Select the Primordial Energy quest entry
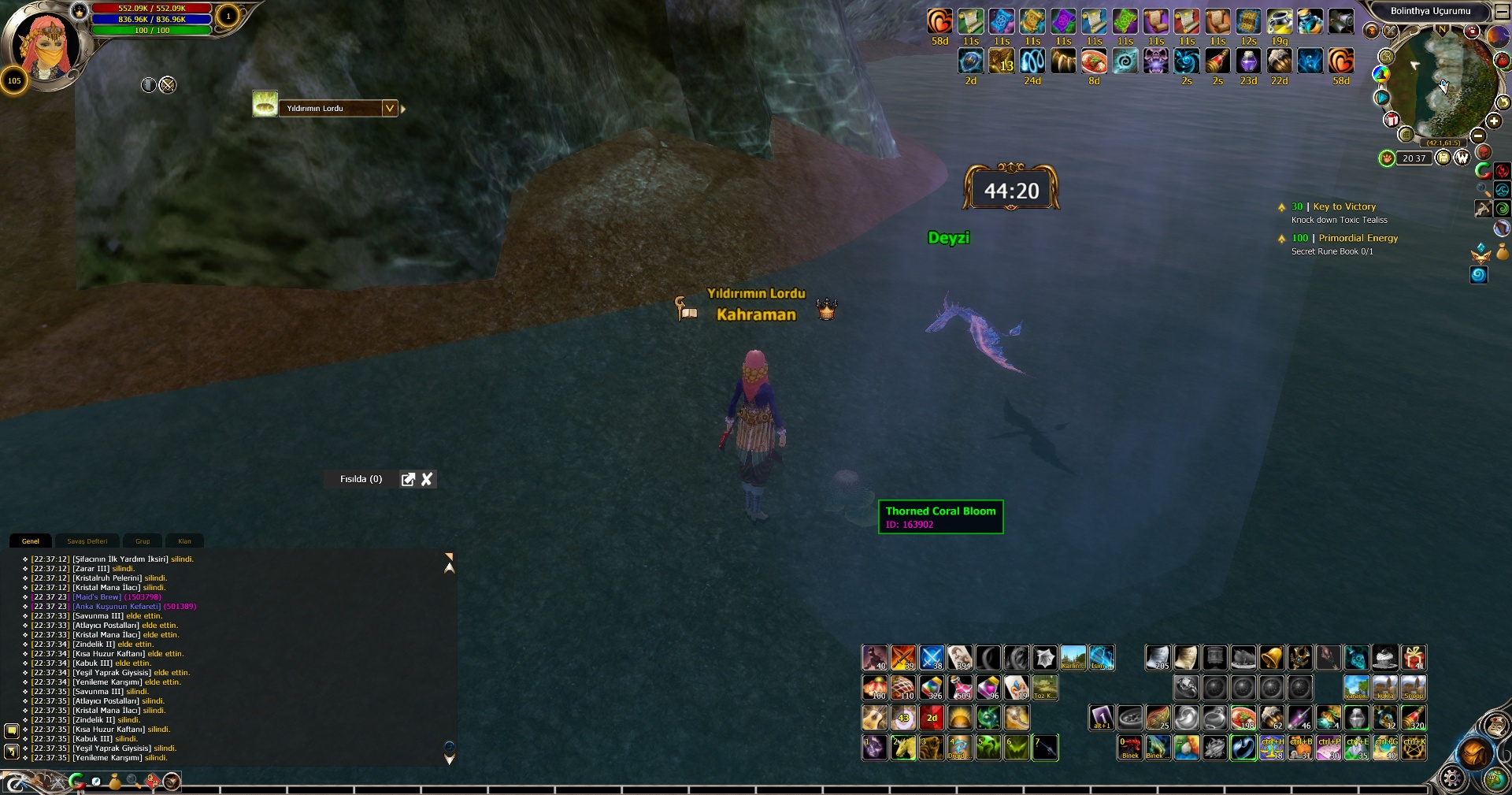Screen dimensions: 1512x795 (x=1358, y=238)
